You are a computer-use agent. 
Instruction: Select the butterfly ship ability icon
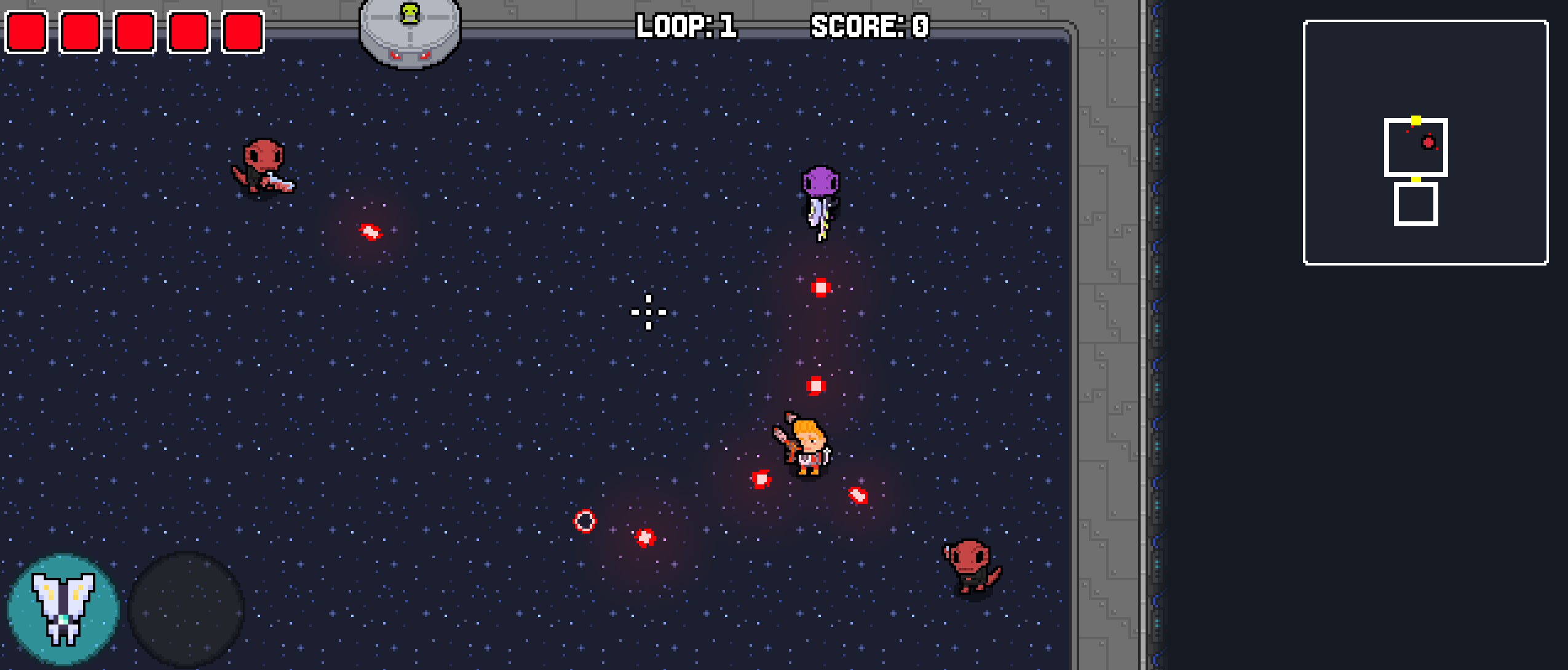pyautogui.click(x=63, y=609)
